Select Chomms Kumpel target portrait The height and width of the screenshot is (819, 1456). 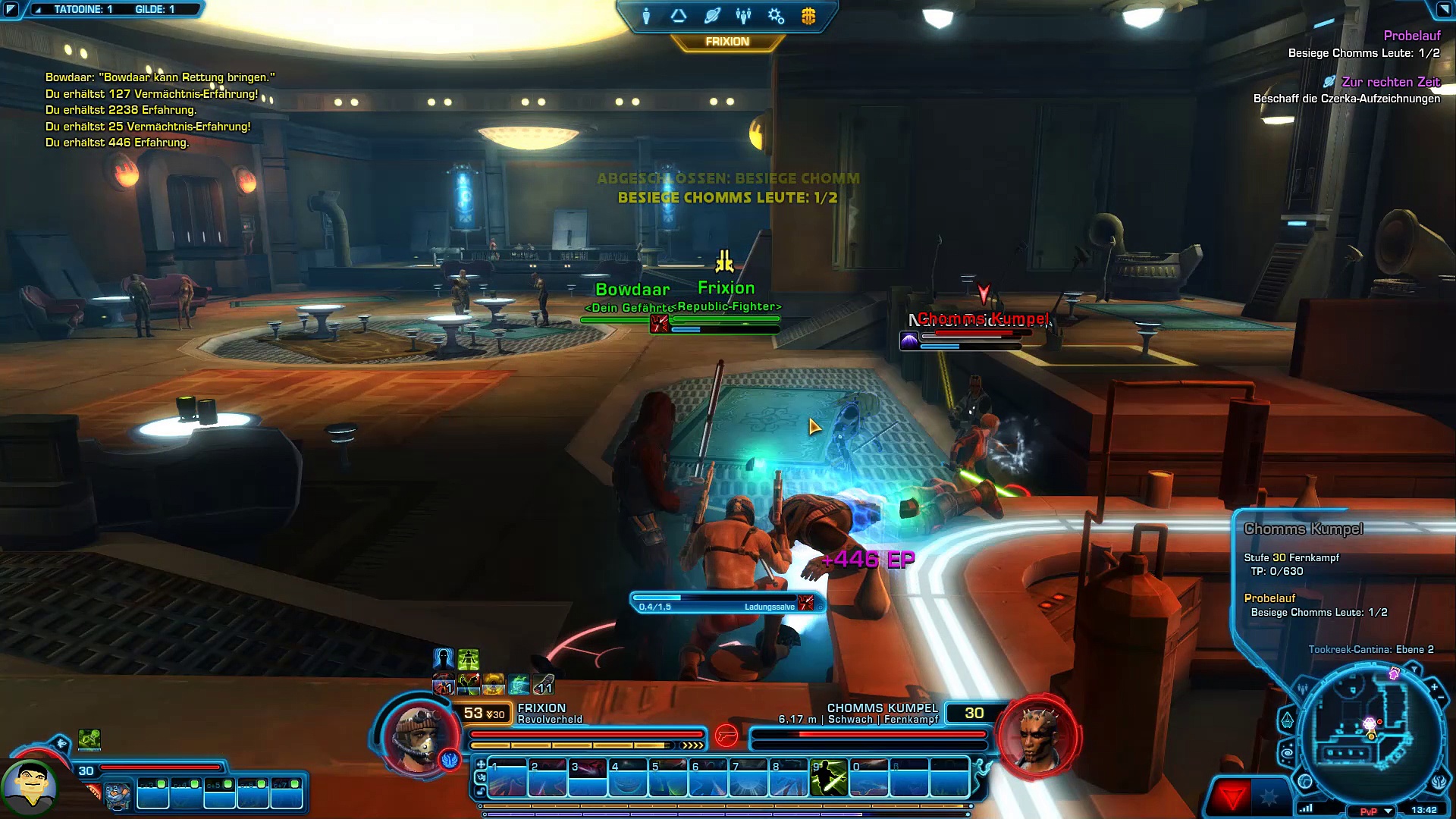pos(1039,736)
